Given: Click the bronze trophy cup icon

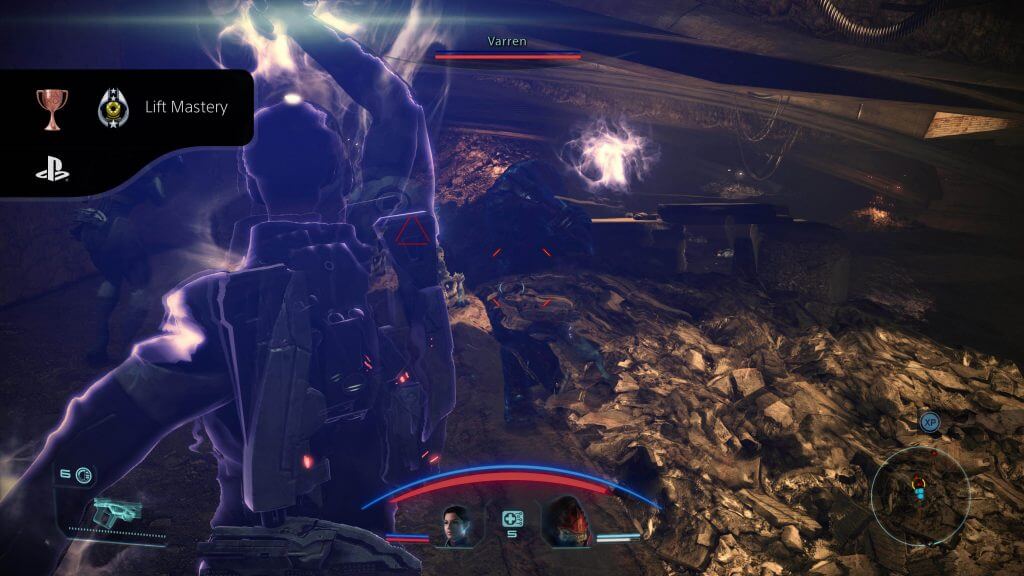Looking at the screenshot, I should (x=51, y=108).
